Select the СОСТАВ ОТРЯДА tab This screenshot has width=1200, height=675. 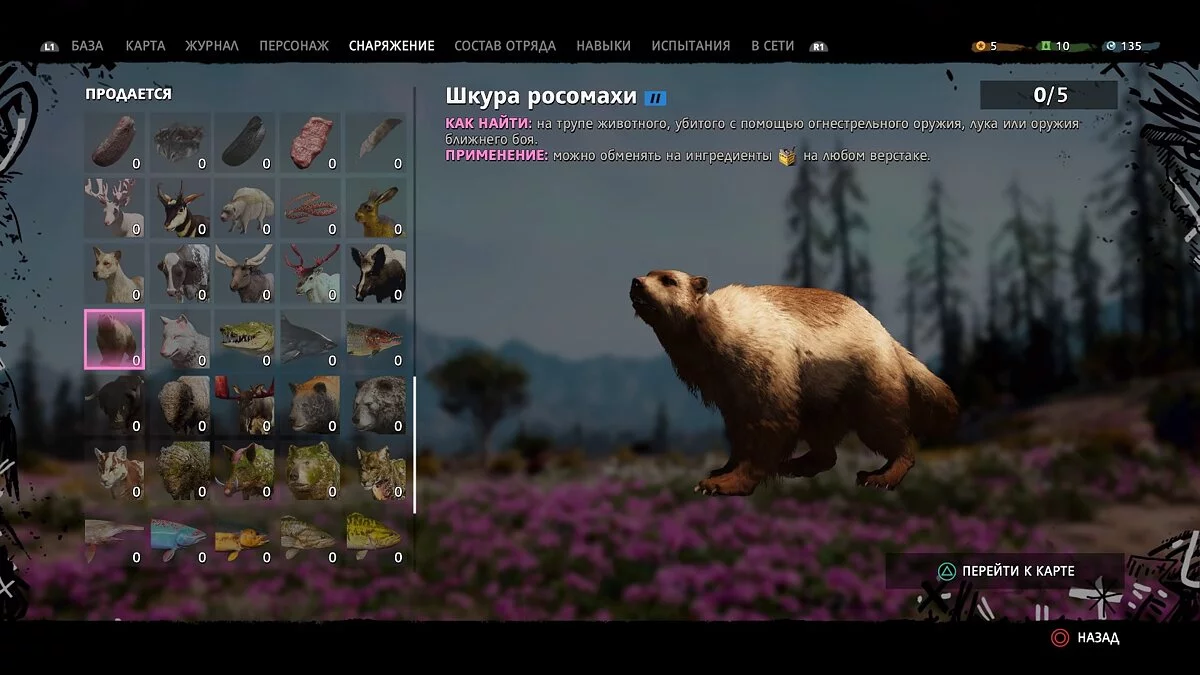[504, 46]
